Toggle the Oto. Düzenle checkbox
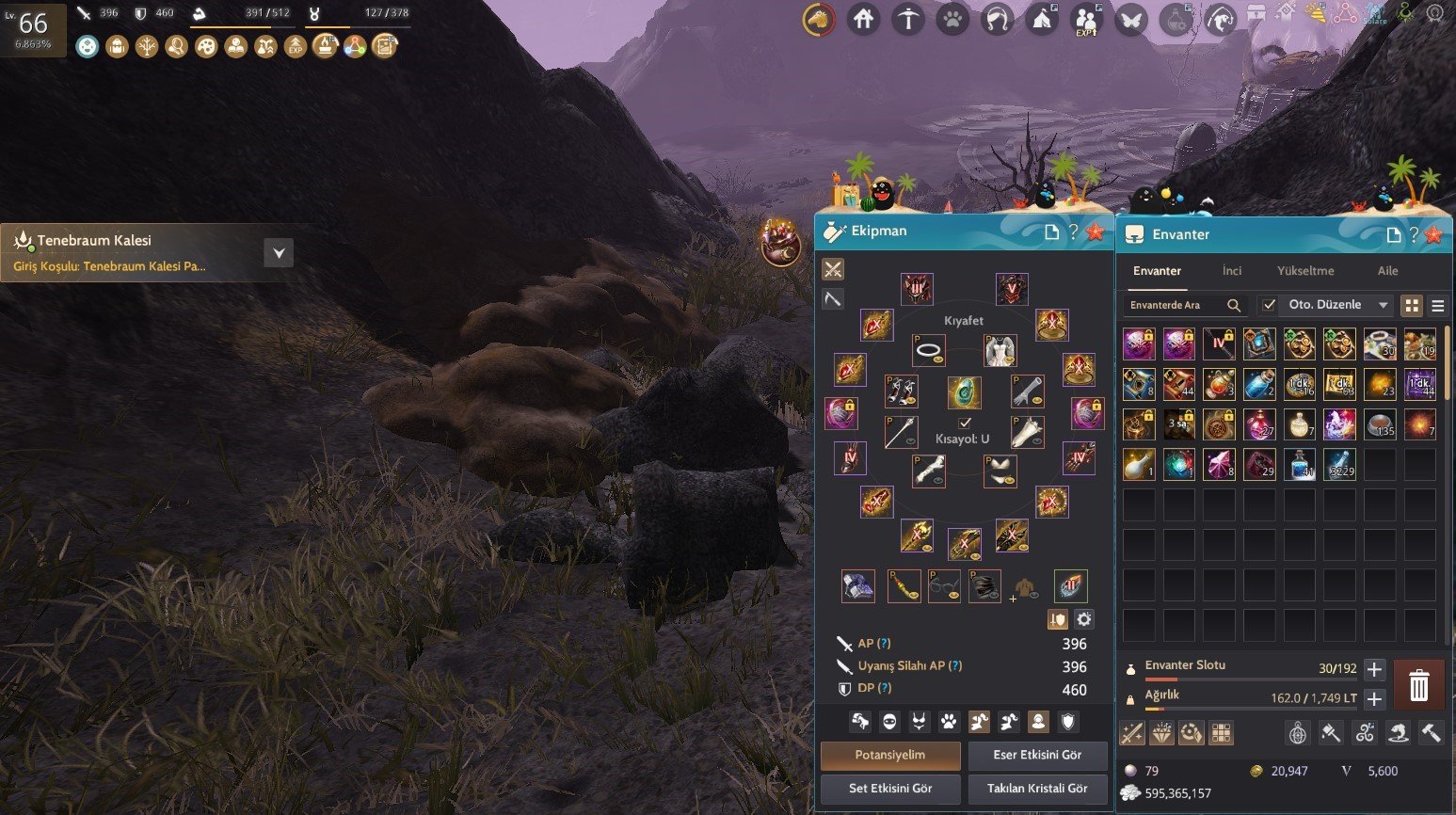 1270,305
